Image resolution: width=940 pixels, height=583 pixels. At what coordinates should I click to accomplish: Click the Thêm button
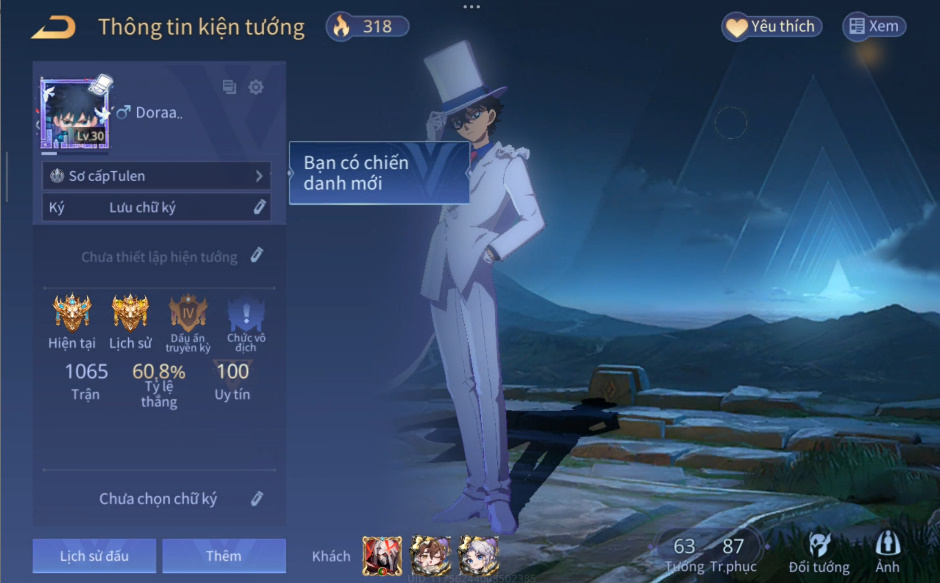[224, 556]
